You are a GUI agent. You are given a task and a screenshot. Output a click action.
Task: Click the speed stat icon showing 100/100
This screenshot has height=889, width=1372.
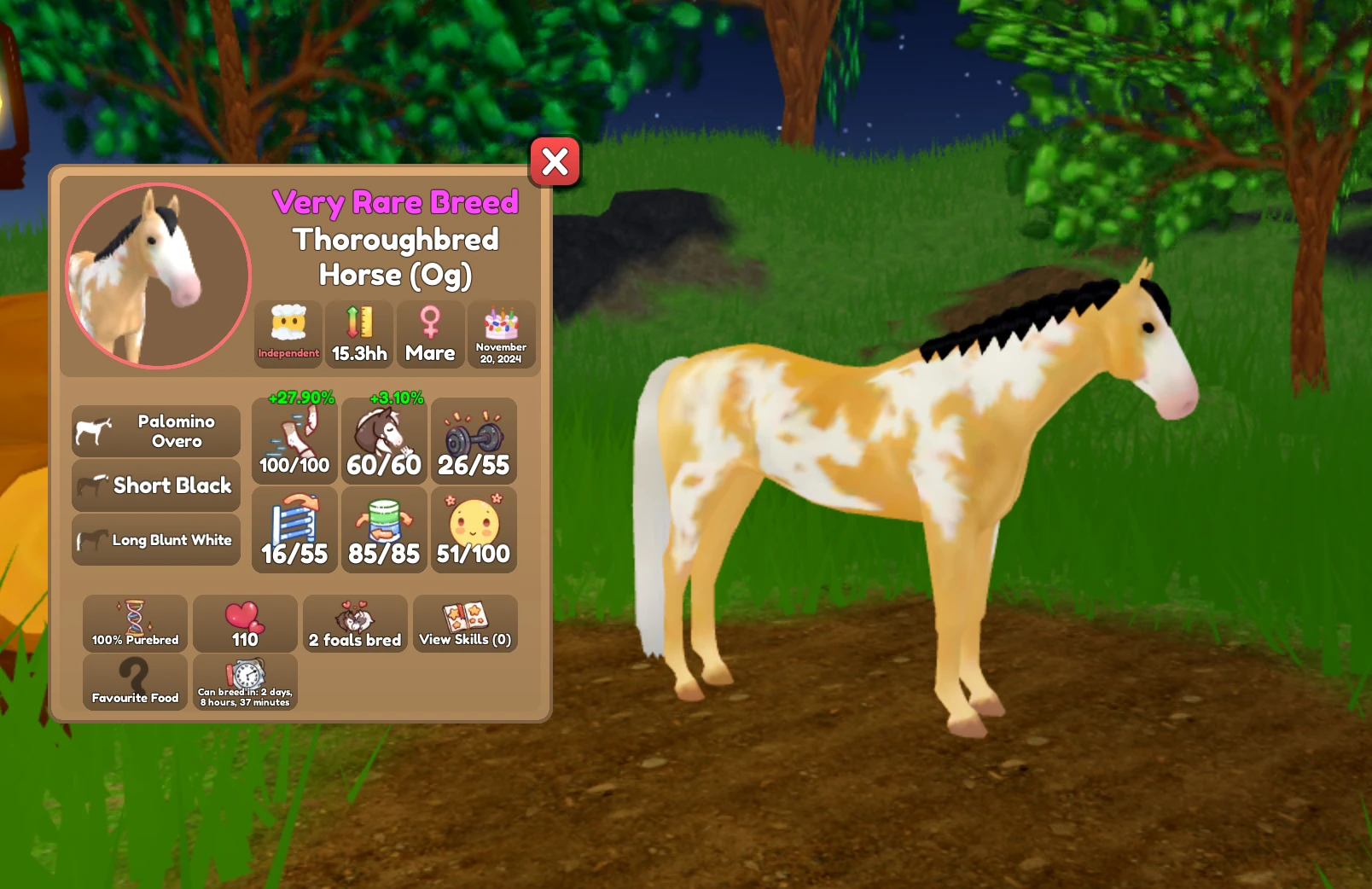coord(294,439)
